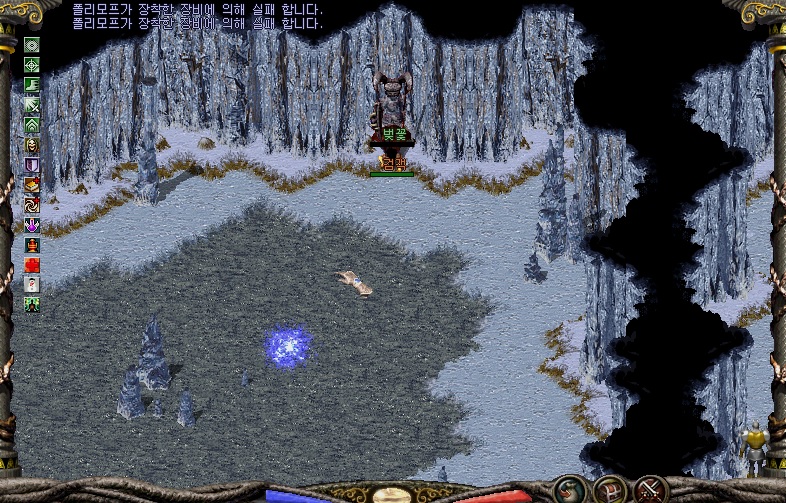Select the purple flame skill icon
The height and width of the screenshot is (503, 786).
click(x=32, y=225)
